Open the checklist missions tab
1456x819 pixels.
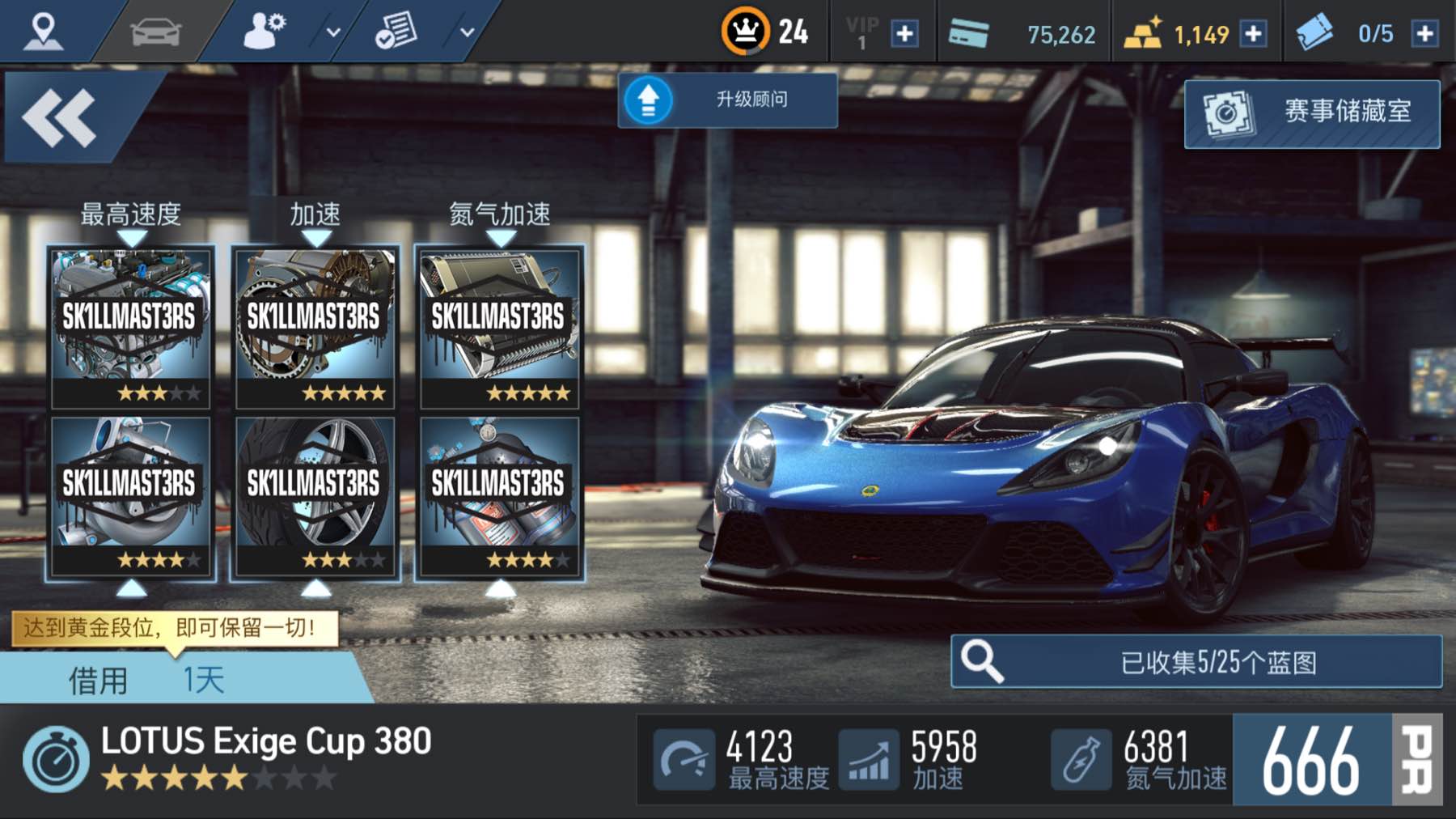pyautogui.click(x=396, y=32)
